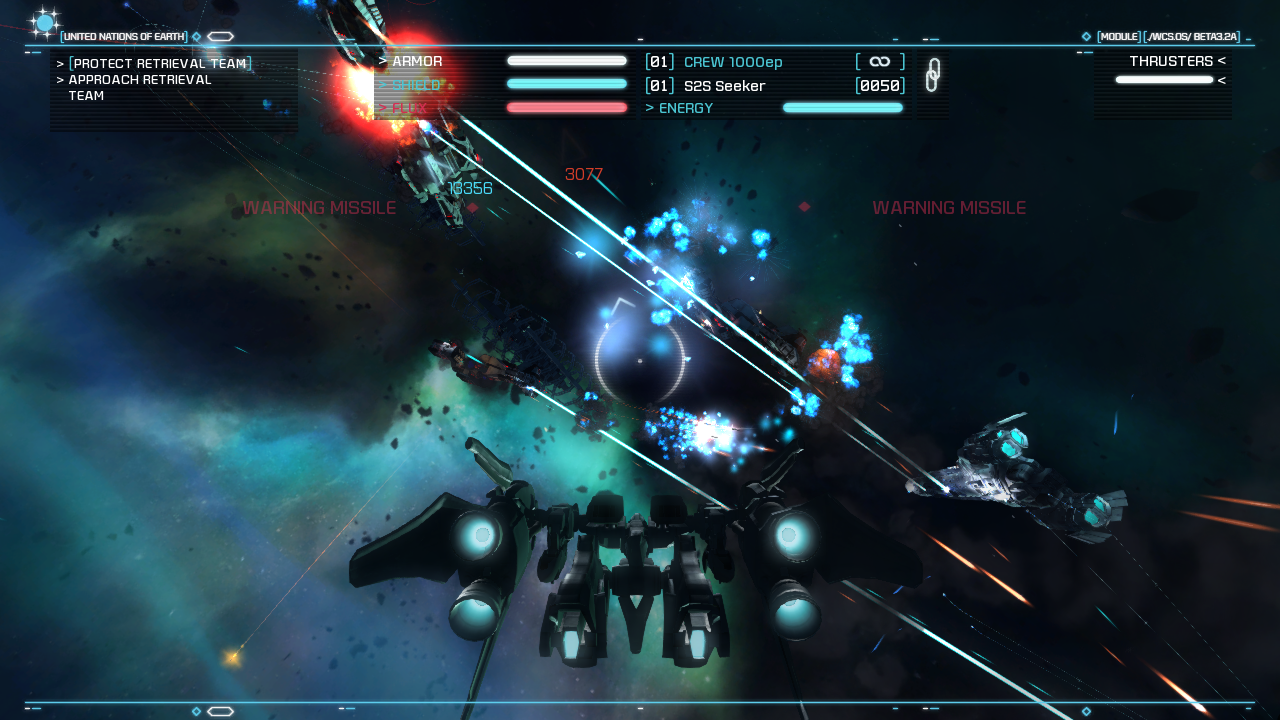The width and height of the screenshot is (1280, 720).
Task: Click the S2S Seeker ammo counter [0050]
Action: pyautogui.click(x=879, y=85)
